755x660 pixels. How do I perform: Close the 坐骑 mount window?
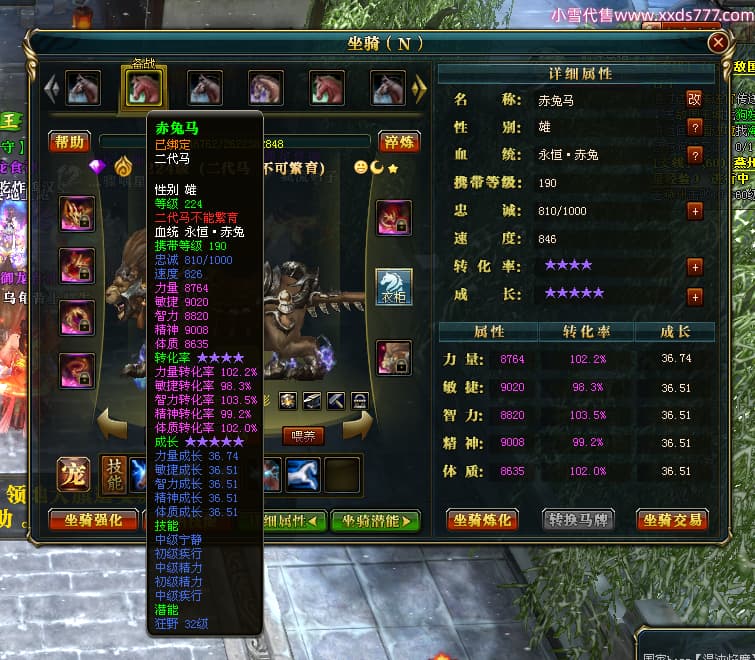[718, 43]
